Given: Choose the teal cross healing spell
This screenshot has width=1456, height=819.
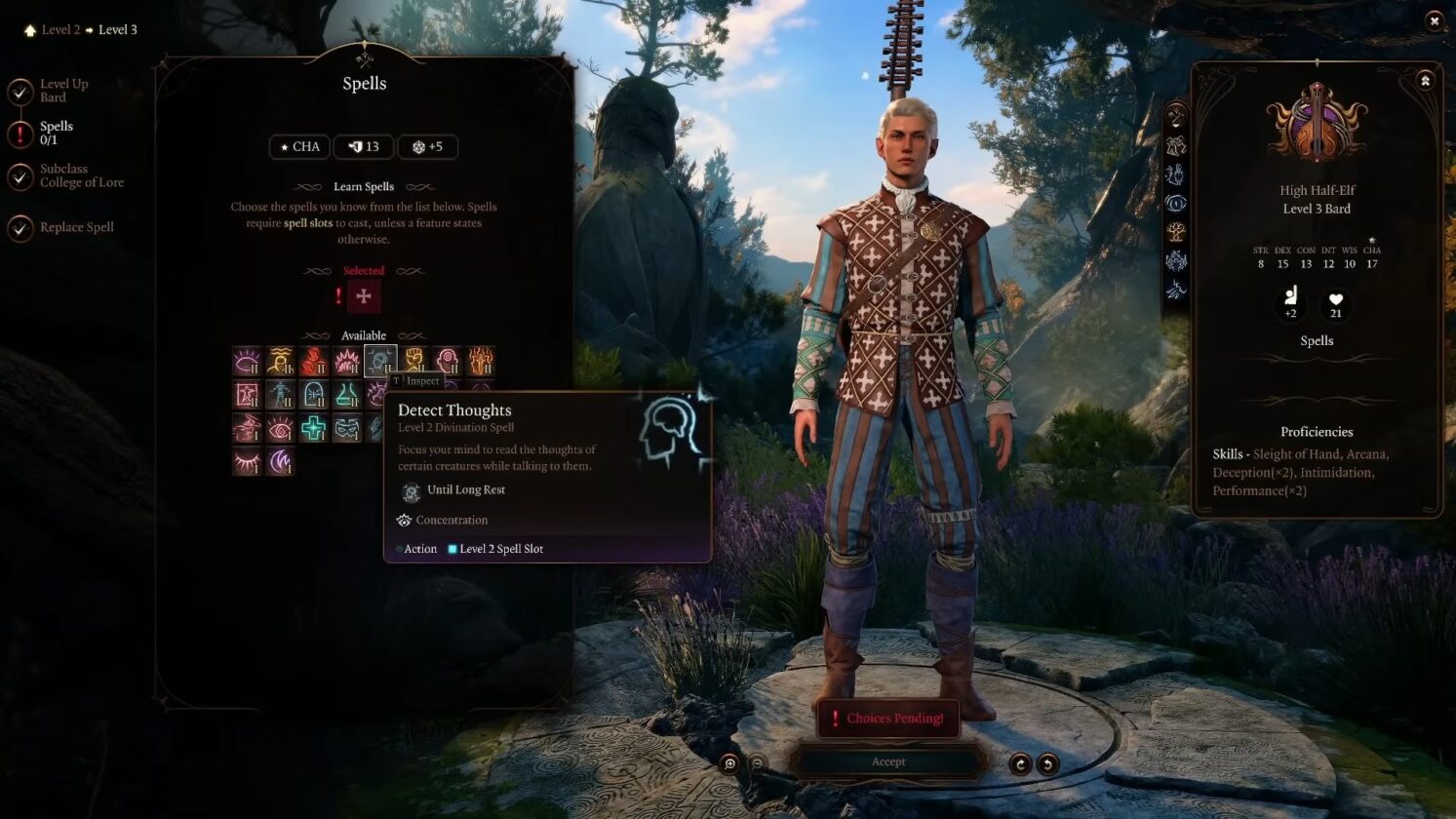Looking at the screenshot, I should point(313,428).
